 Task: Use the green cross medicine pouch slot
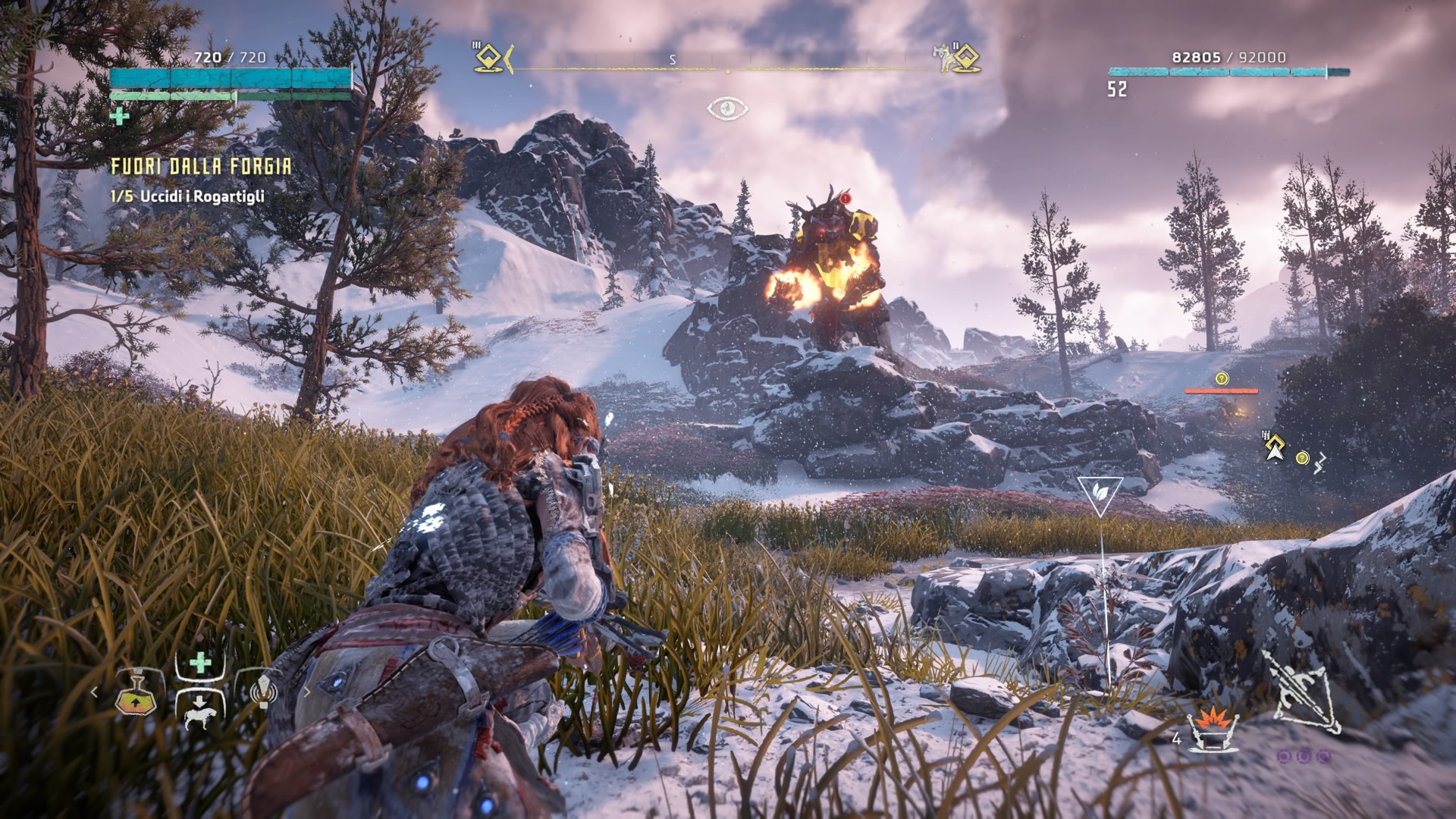200,664
